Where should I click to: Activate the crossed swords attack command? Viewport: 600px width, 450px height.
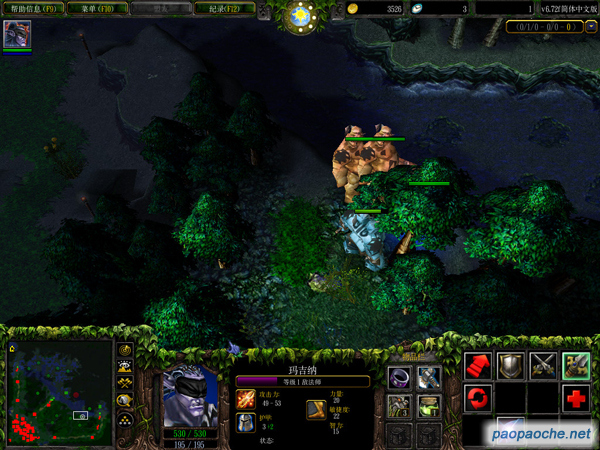pyautogui.click(x=543, y=365)
